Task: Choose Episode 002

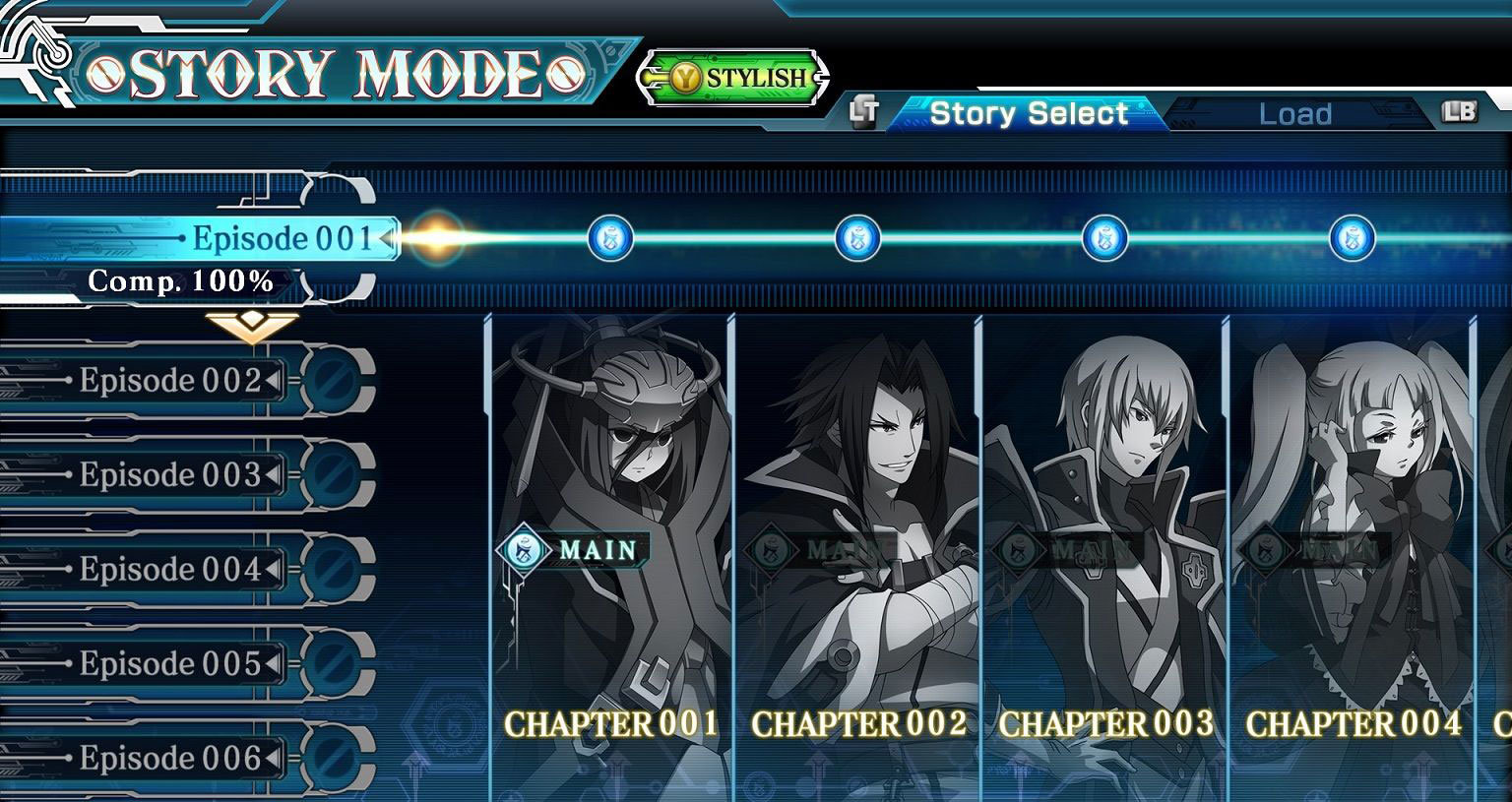Action: [x=170, y=380]
